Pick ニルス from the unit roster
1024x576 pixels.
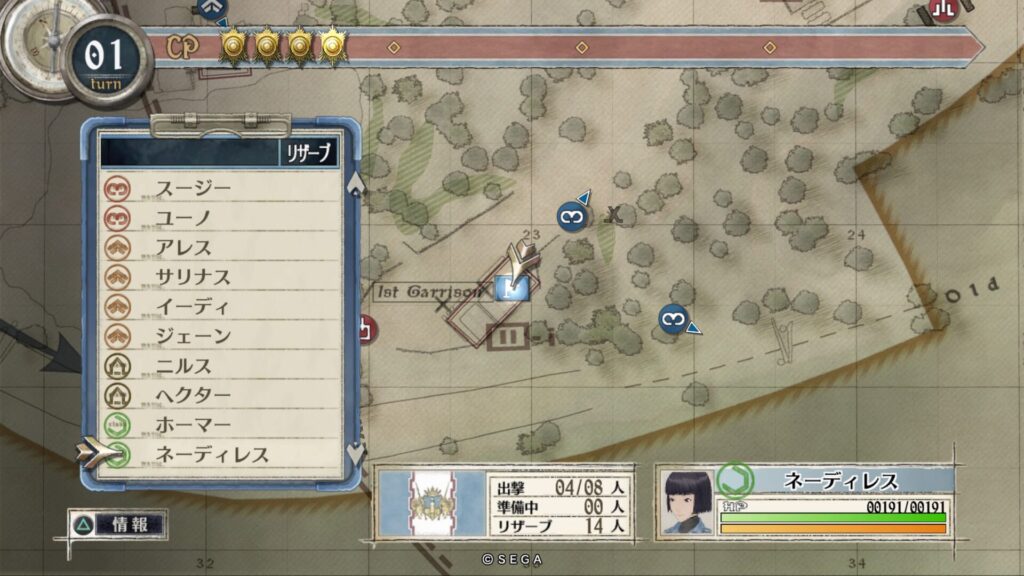(x=184, y=366)
